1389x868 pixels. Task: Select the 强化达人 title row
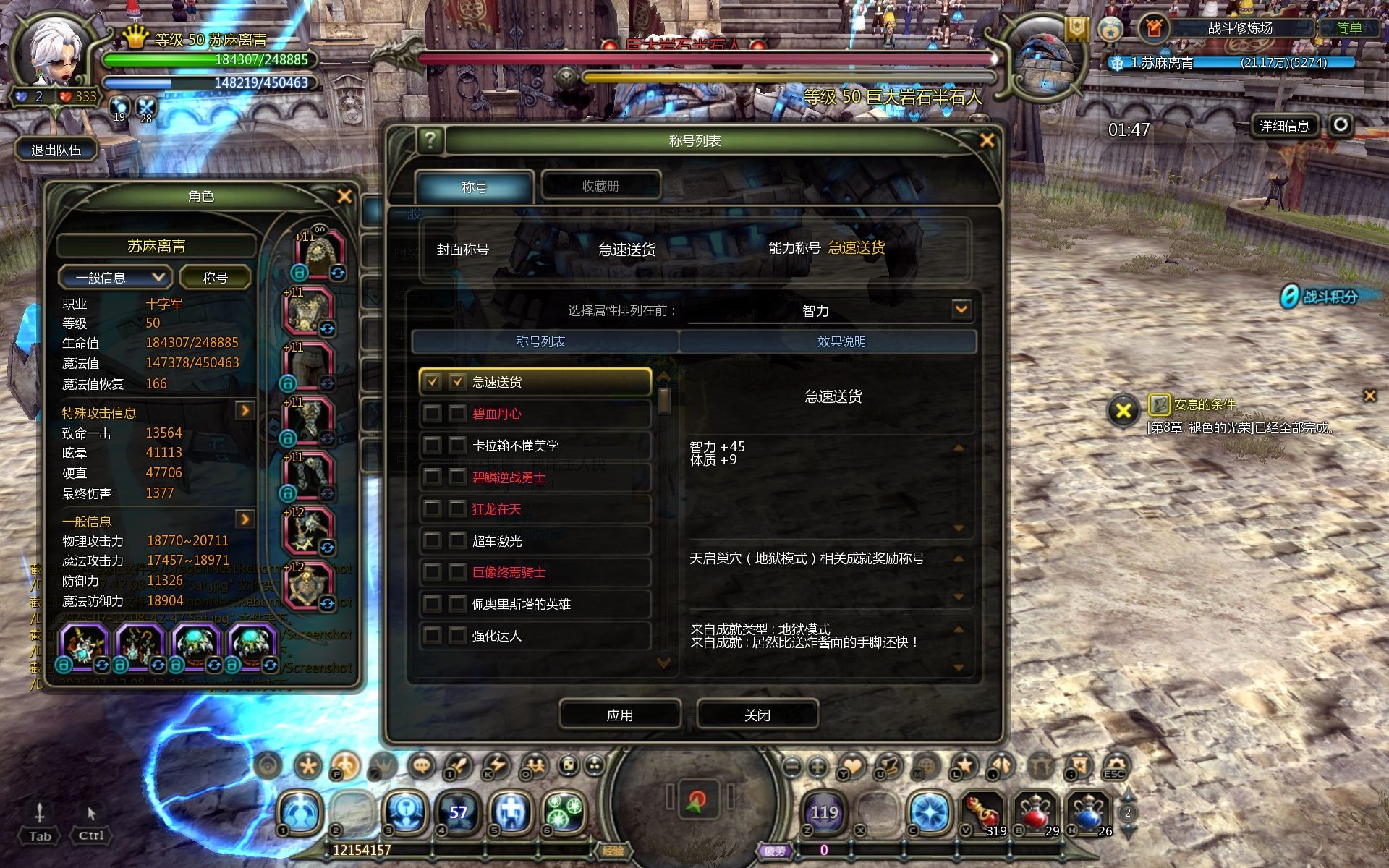click(535, 636)
